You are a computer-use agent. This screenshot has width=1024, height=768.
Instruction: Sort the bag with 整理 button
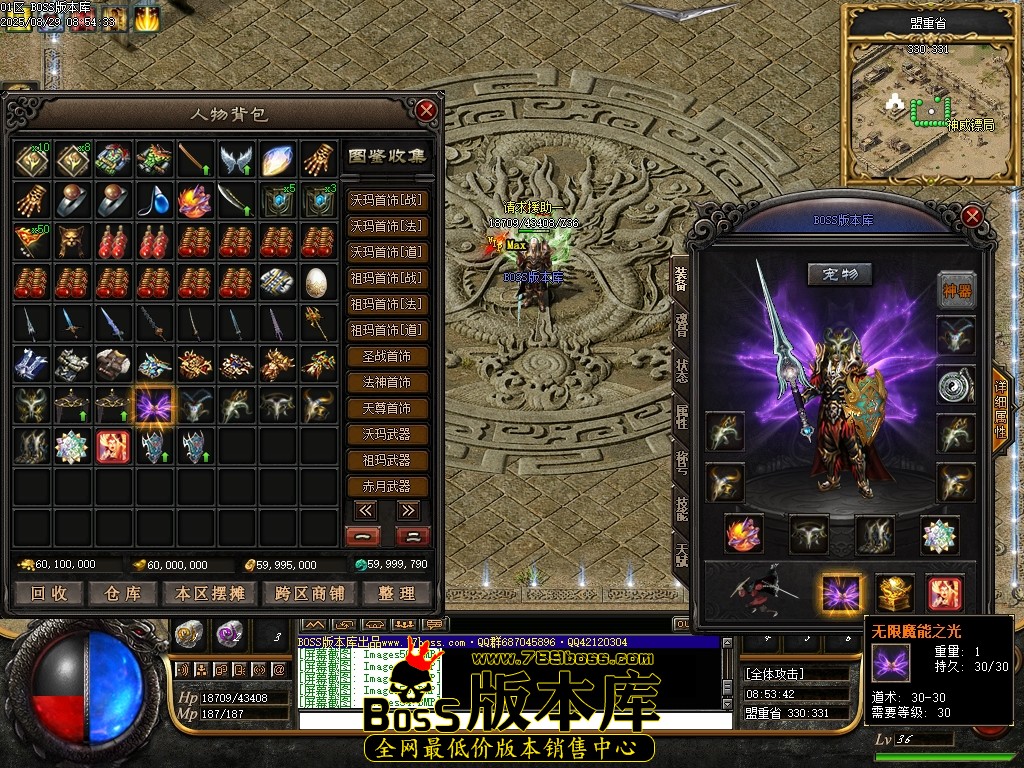pos(396,593)
